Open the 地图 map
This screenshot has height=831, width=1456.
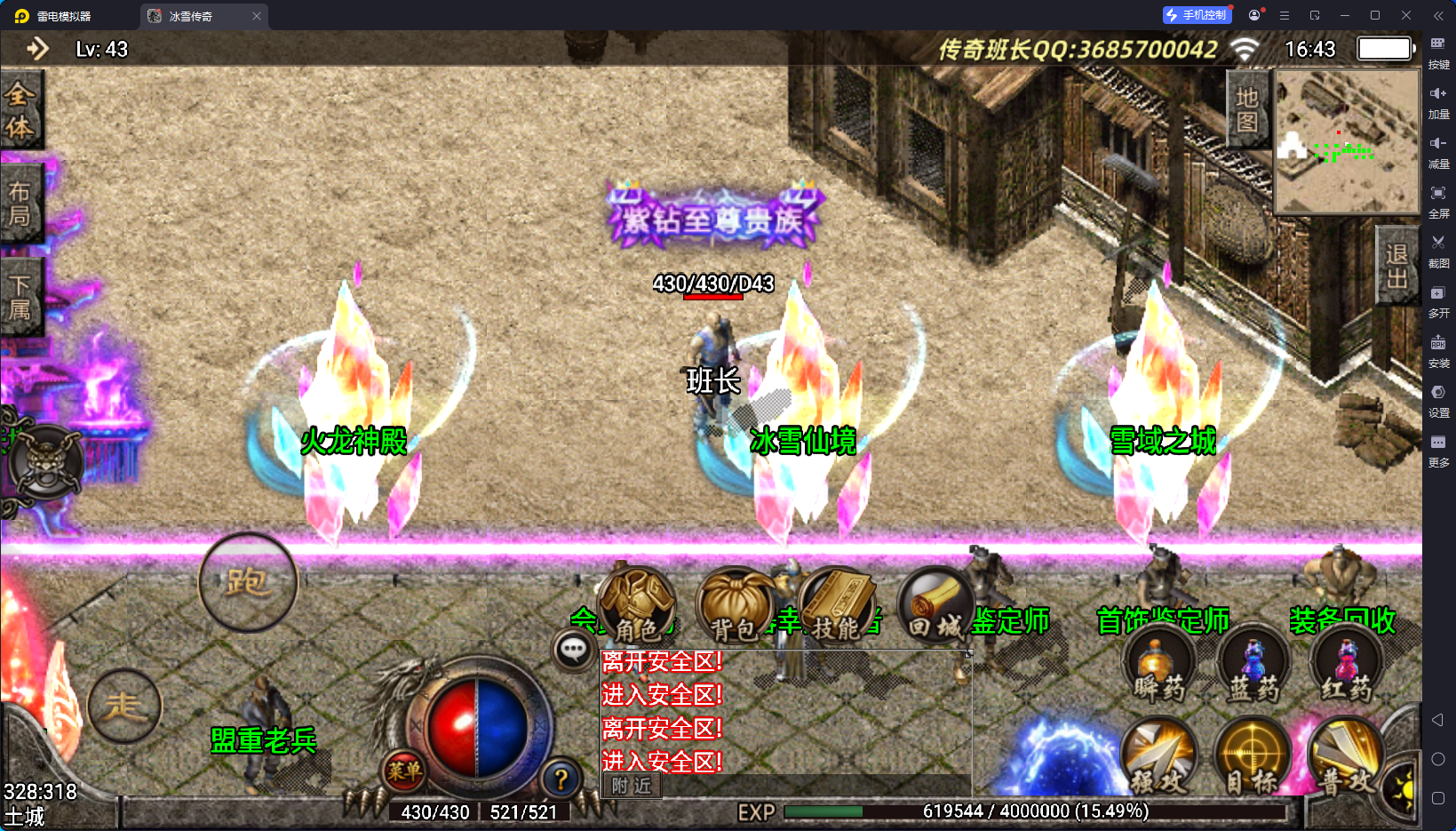tap(1247, 109)
